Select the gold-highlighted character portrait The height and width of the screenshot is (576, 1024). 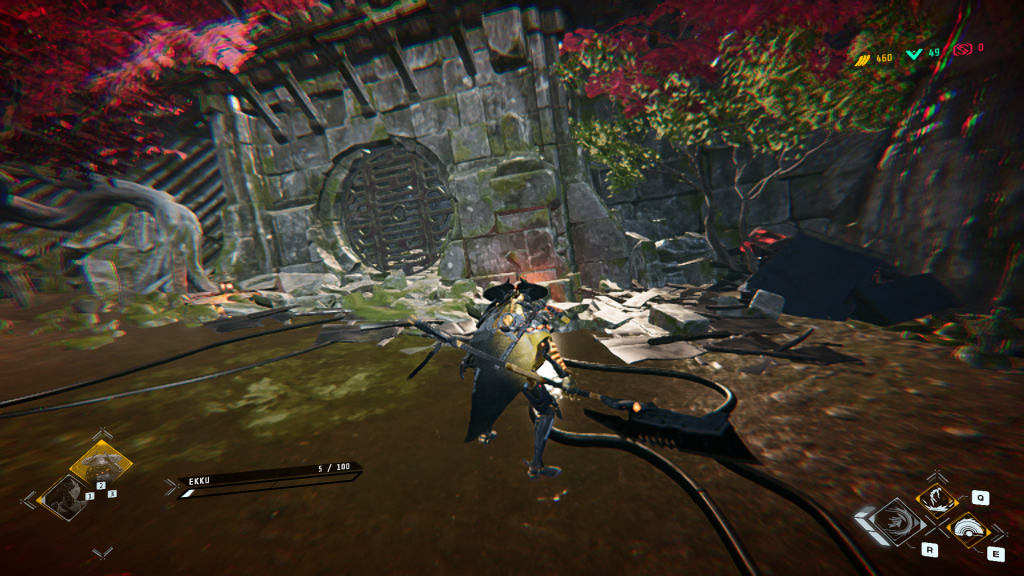[x=100, y=465]
